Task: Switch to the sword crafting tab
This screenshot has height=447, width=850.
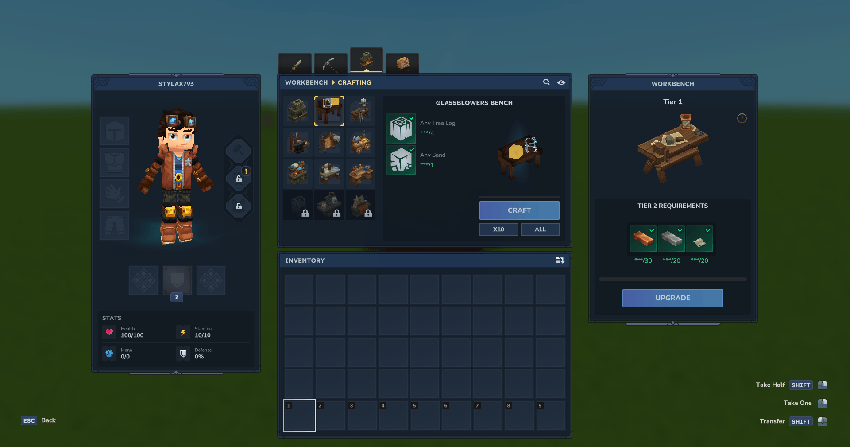Action: [295, 64]
